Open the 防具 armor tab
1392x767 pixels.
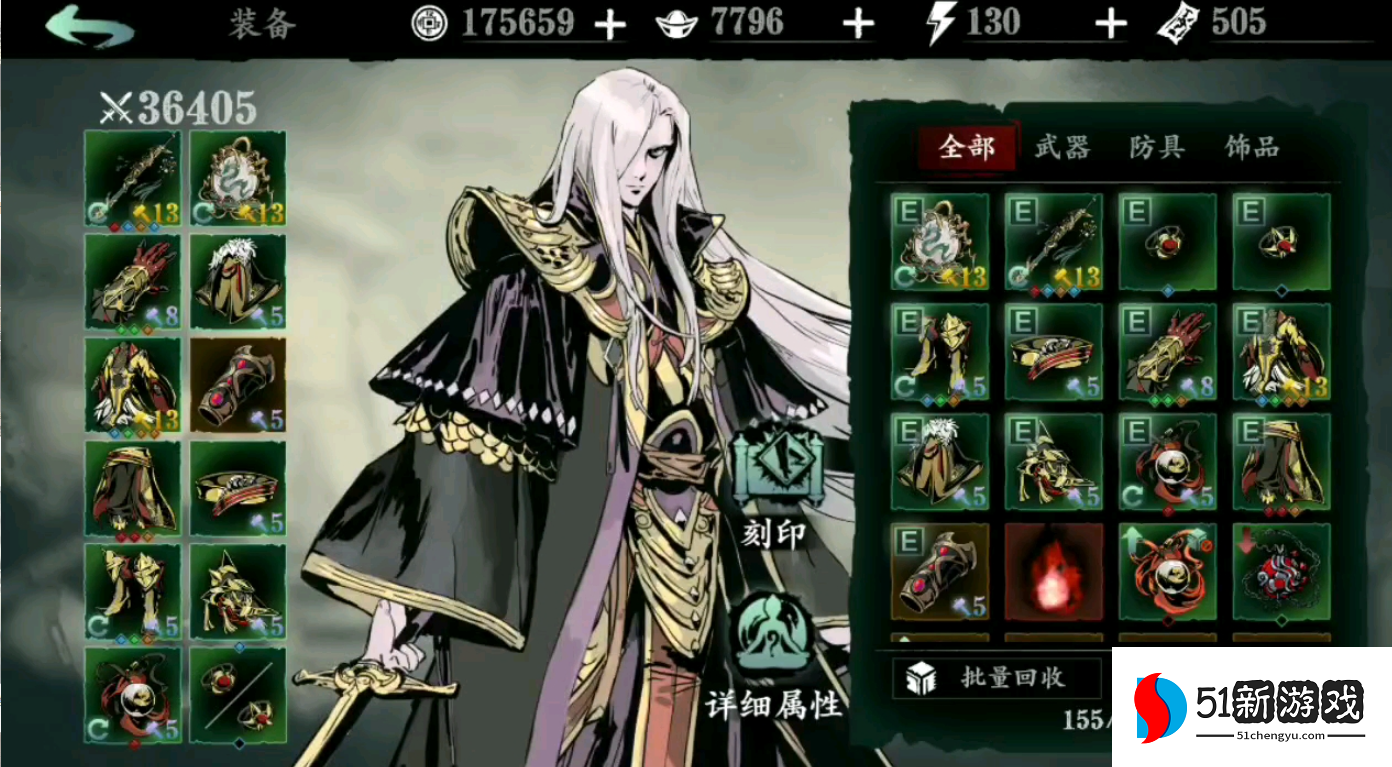1157,146
